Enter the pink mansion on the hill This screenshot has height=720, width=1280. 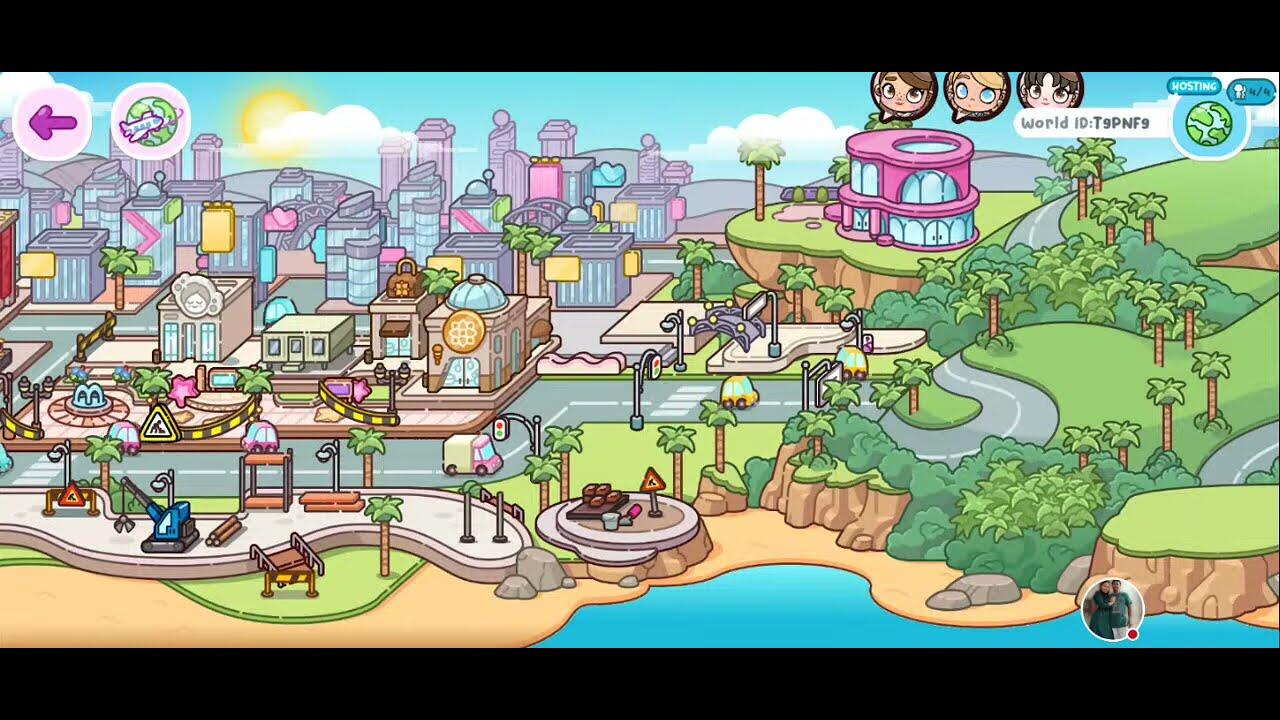908,192
